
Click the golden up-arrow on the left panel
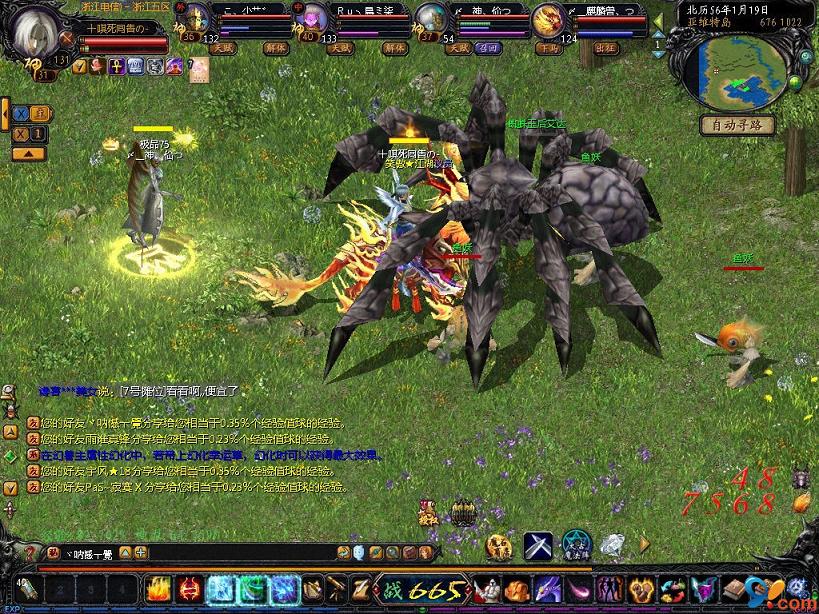pos(28,153)
